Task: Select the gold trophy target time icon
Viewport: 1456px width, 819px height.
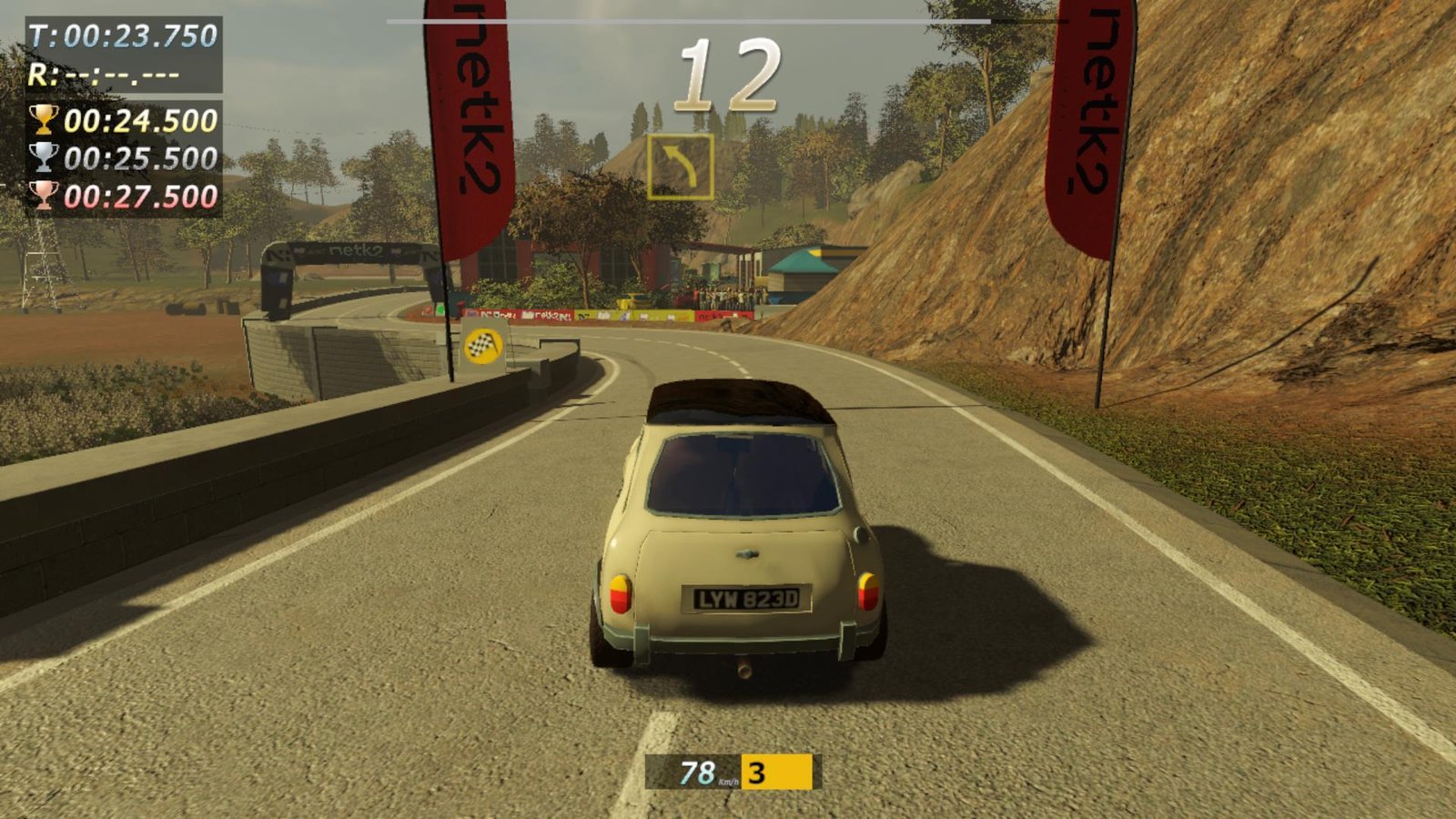Action: coord(43,120)
